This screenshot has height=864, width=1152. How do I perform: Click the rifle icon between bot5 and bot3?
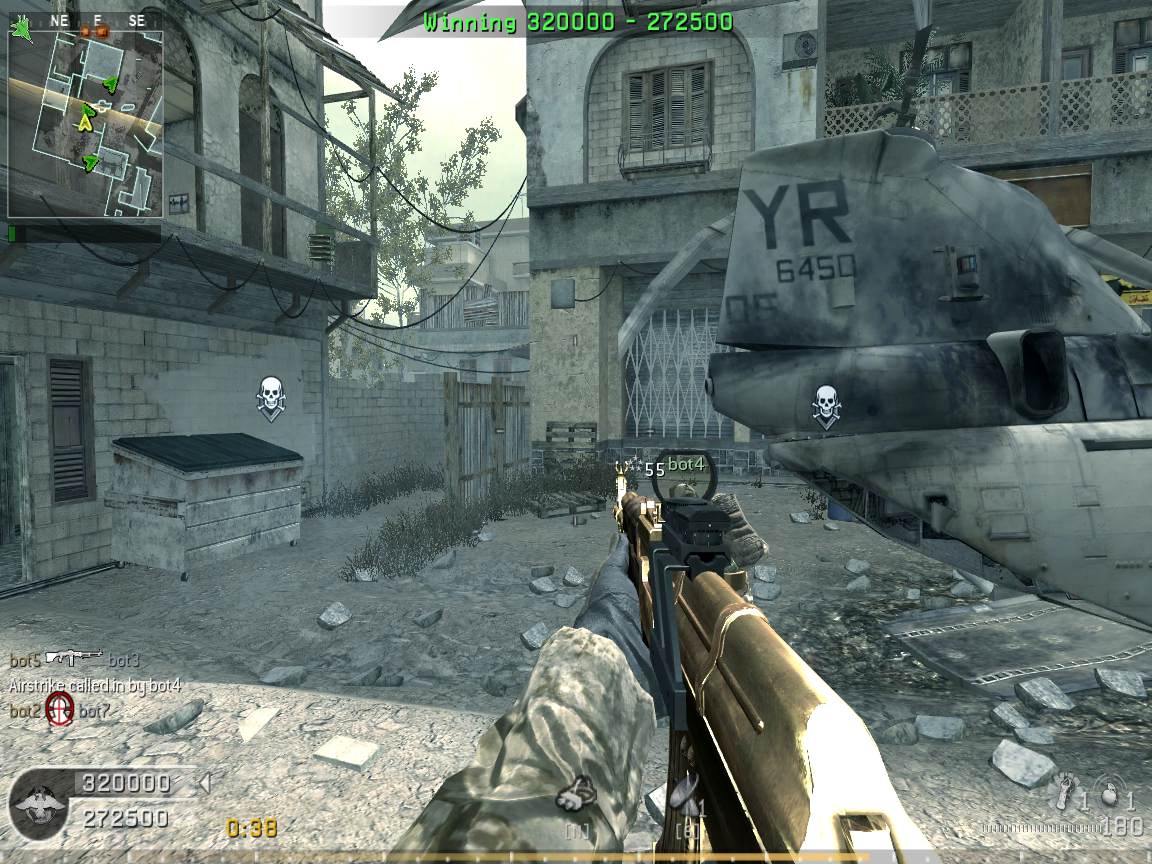click(75, 658)
